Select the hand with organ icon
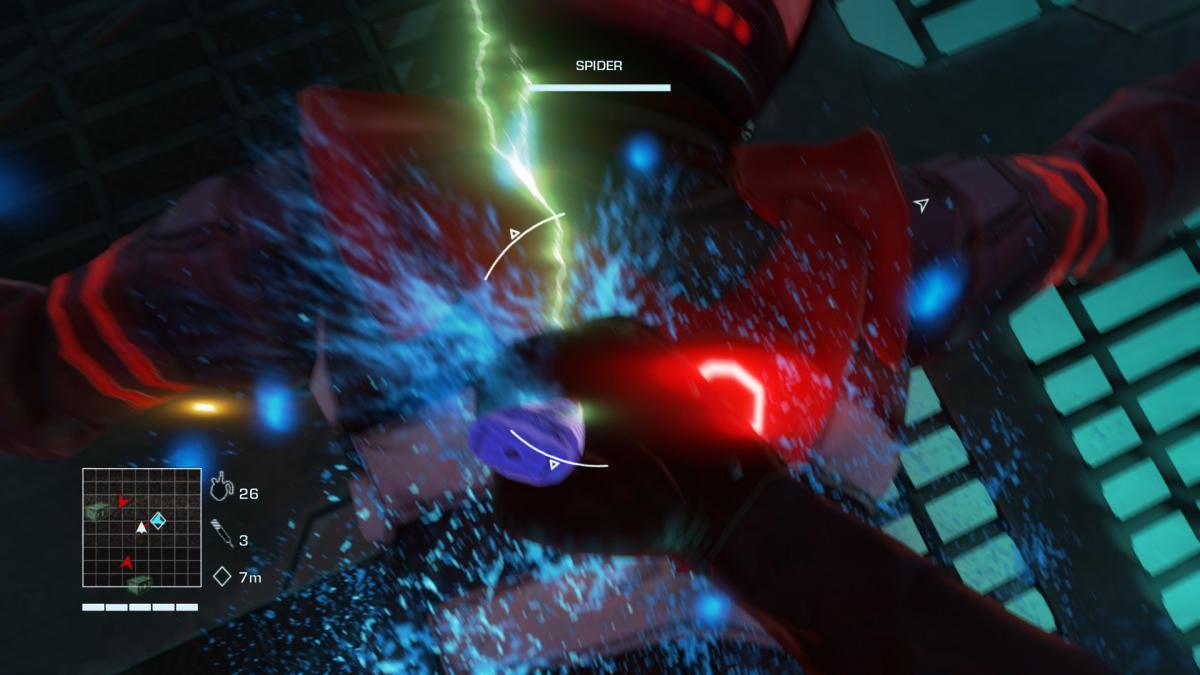Image resolution: width=1200 pixels, height=675 pixels. [222, 490]
